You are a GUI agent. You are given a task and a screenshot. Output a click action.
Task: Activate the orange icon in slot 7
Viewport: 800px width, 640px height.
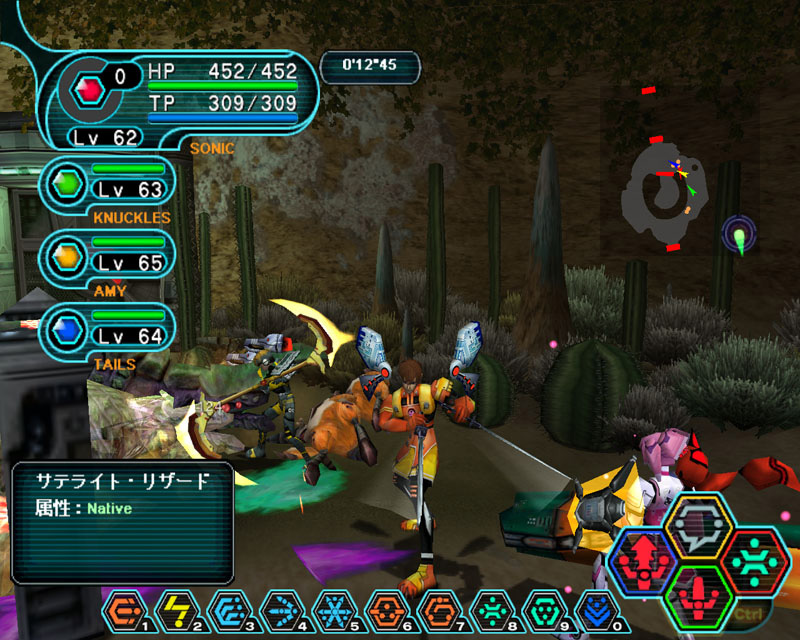[436, 609]
